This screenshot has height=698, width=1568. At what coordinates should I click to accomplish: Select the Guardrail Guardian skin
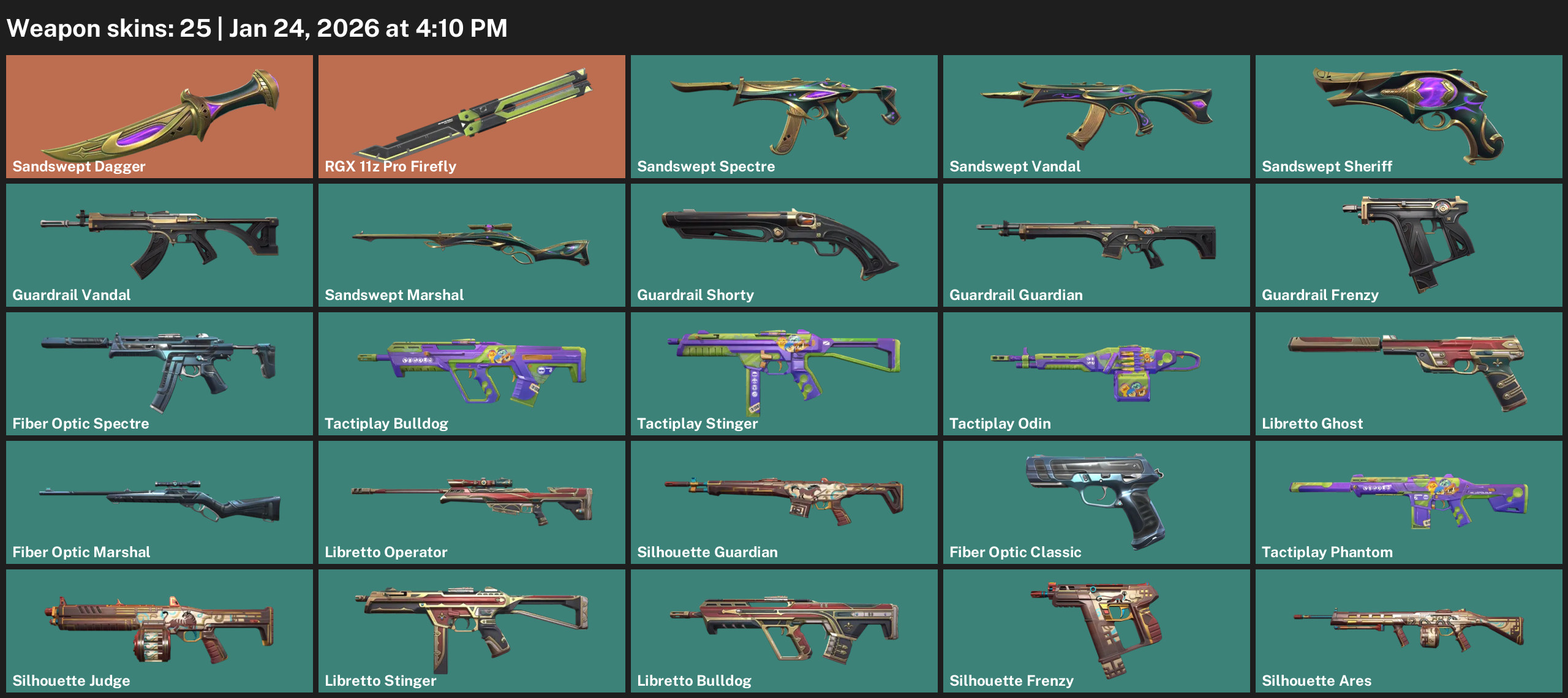pyautogui.click(x=1096, y=245)
